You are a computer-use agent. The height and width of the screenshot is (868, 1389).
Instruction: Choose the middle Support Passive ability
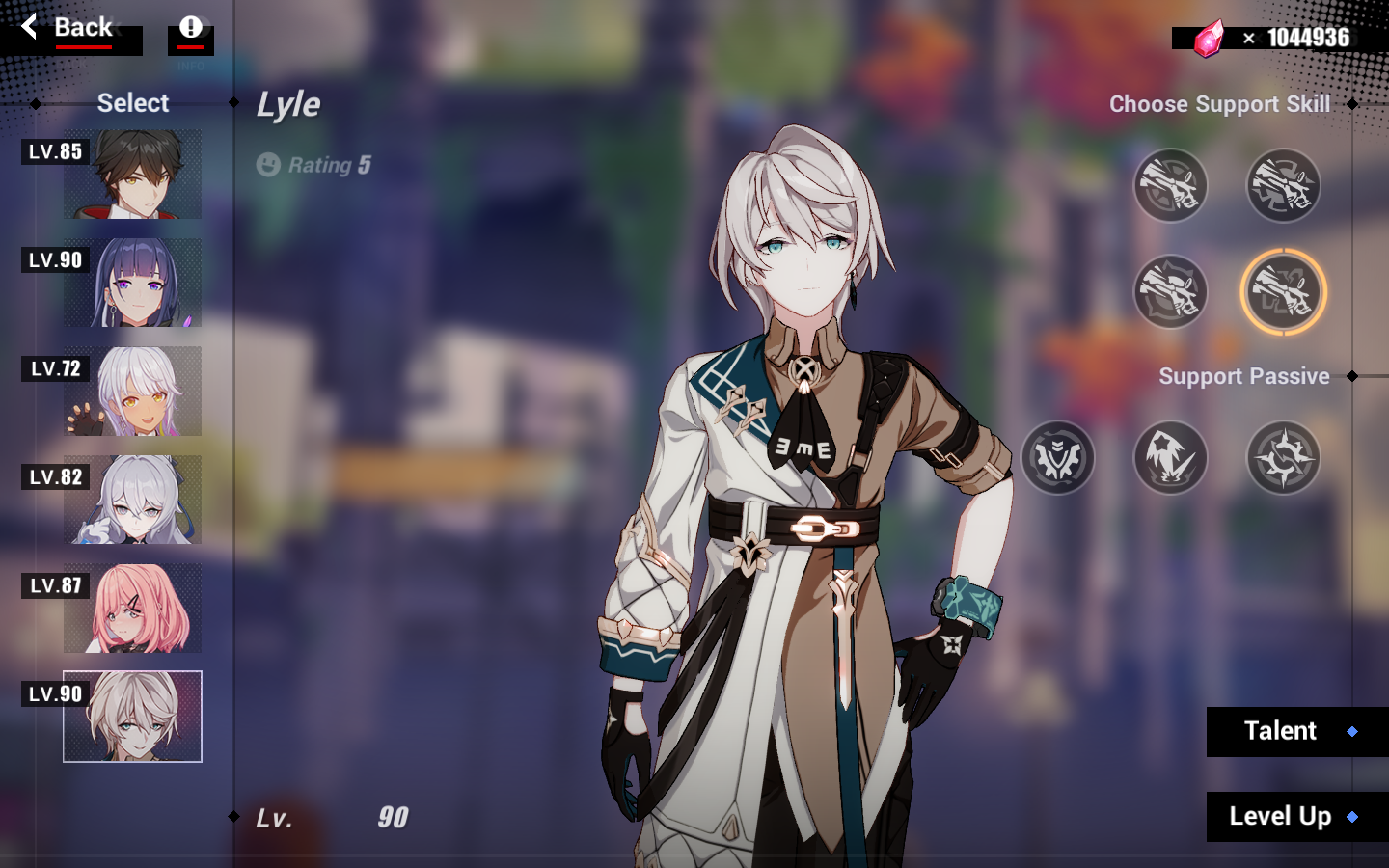1170,458
